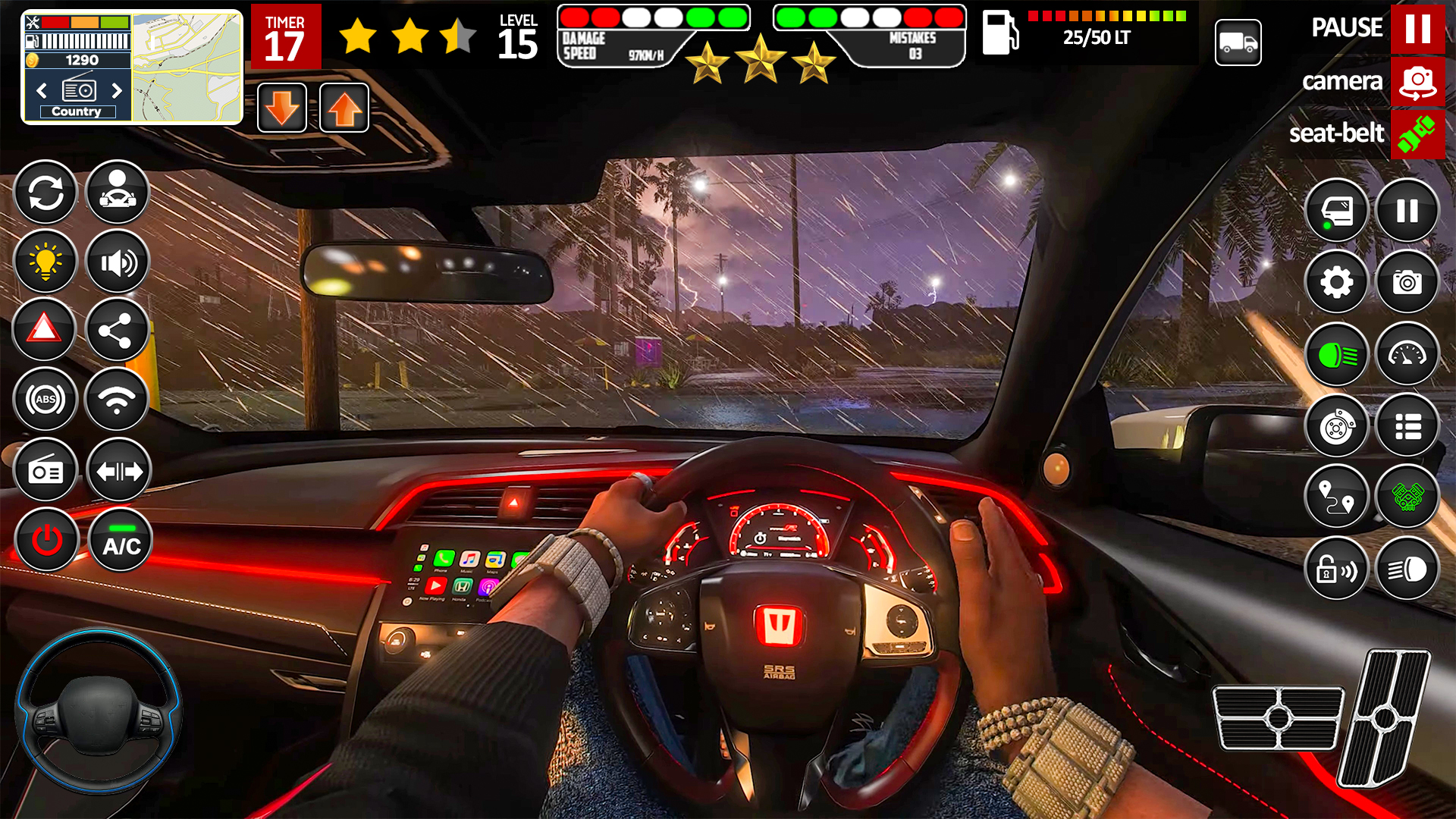Turn off the engine with the power button

[46, 541]
